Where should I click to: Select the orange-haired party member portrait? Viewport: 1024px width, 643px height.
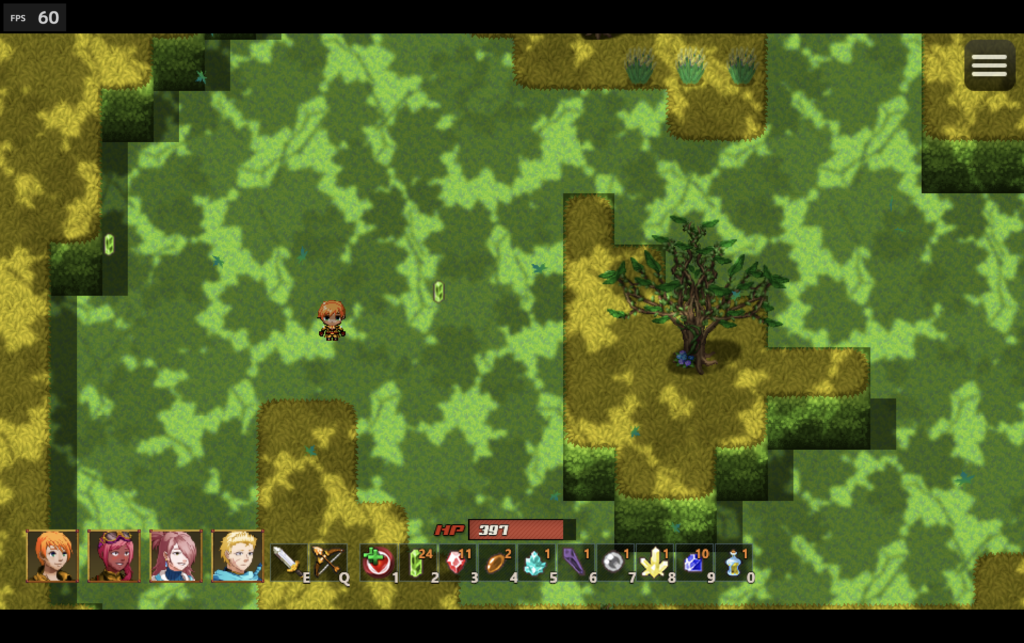(x=52, y=556)
